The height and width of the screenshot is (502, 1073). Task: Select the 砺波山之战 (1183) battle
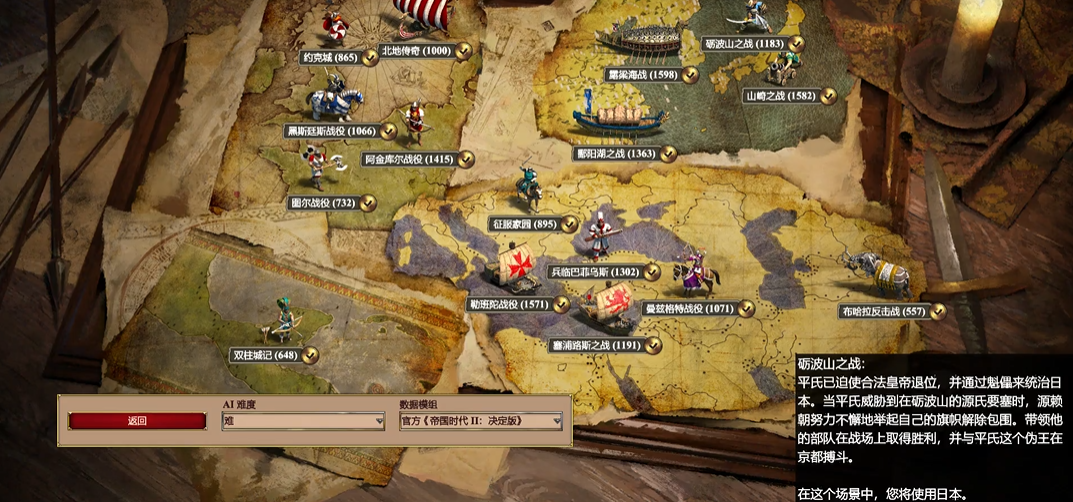point(744,44)
